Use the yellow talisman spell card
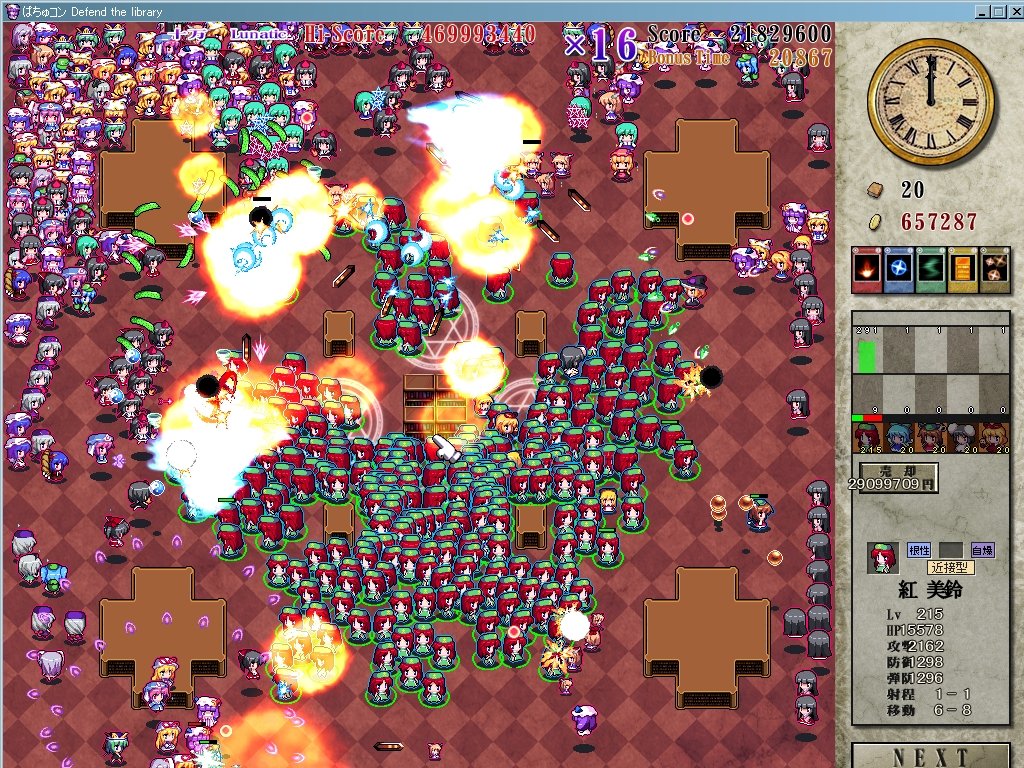Screen dimensions: 1024x768 962,270
